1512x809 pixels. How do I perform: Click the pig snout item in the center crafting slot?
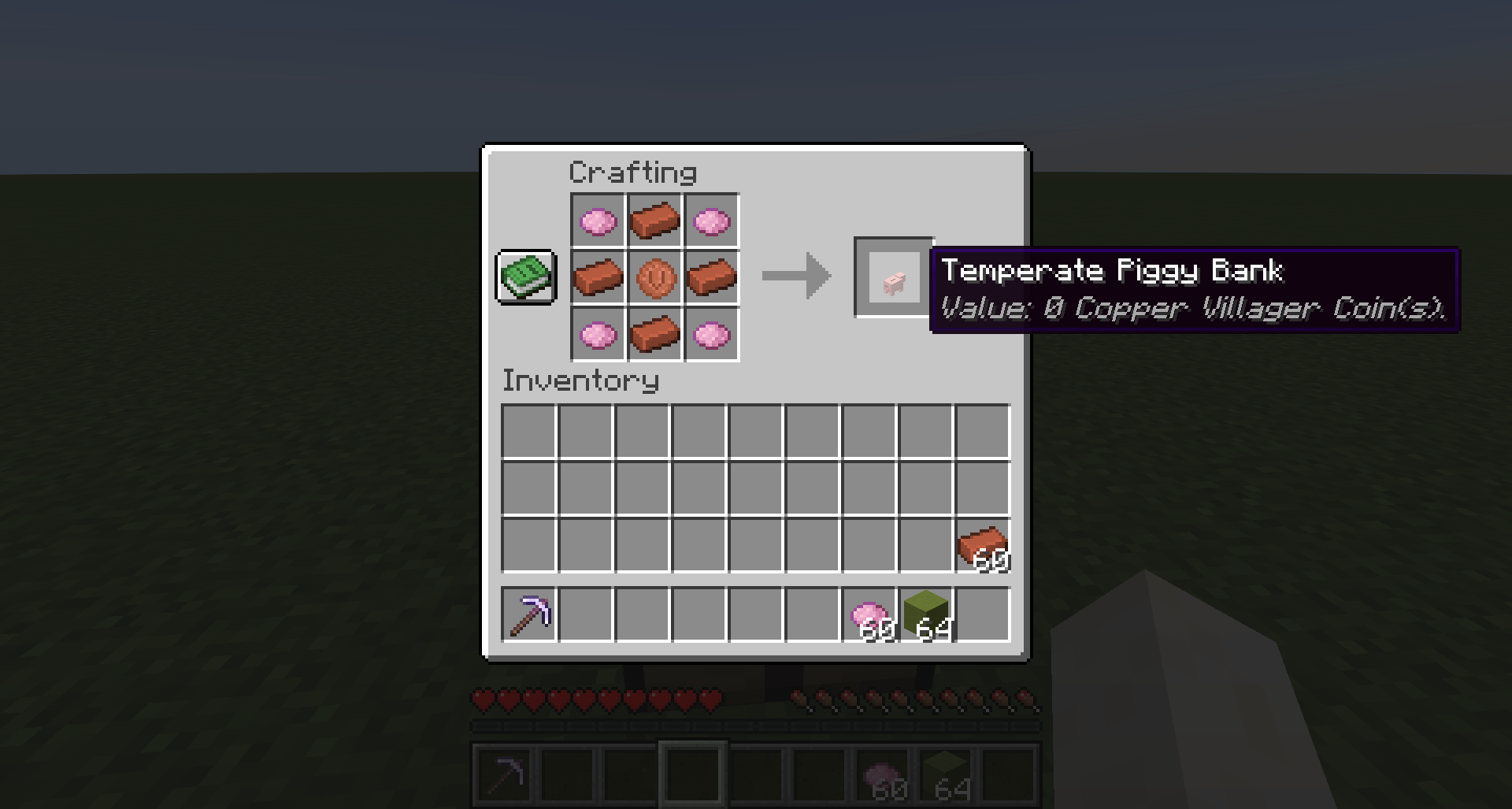(x=654, y=276)
